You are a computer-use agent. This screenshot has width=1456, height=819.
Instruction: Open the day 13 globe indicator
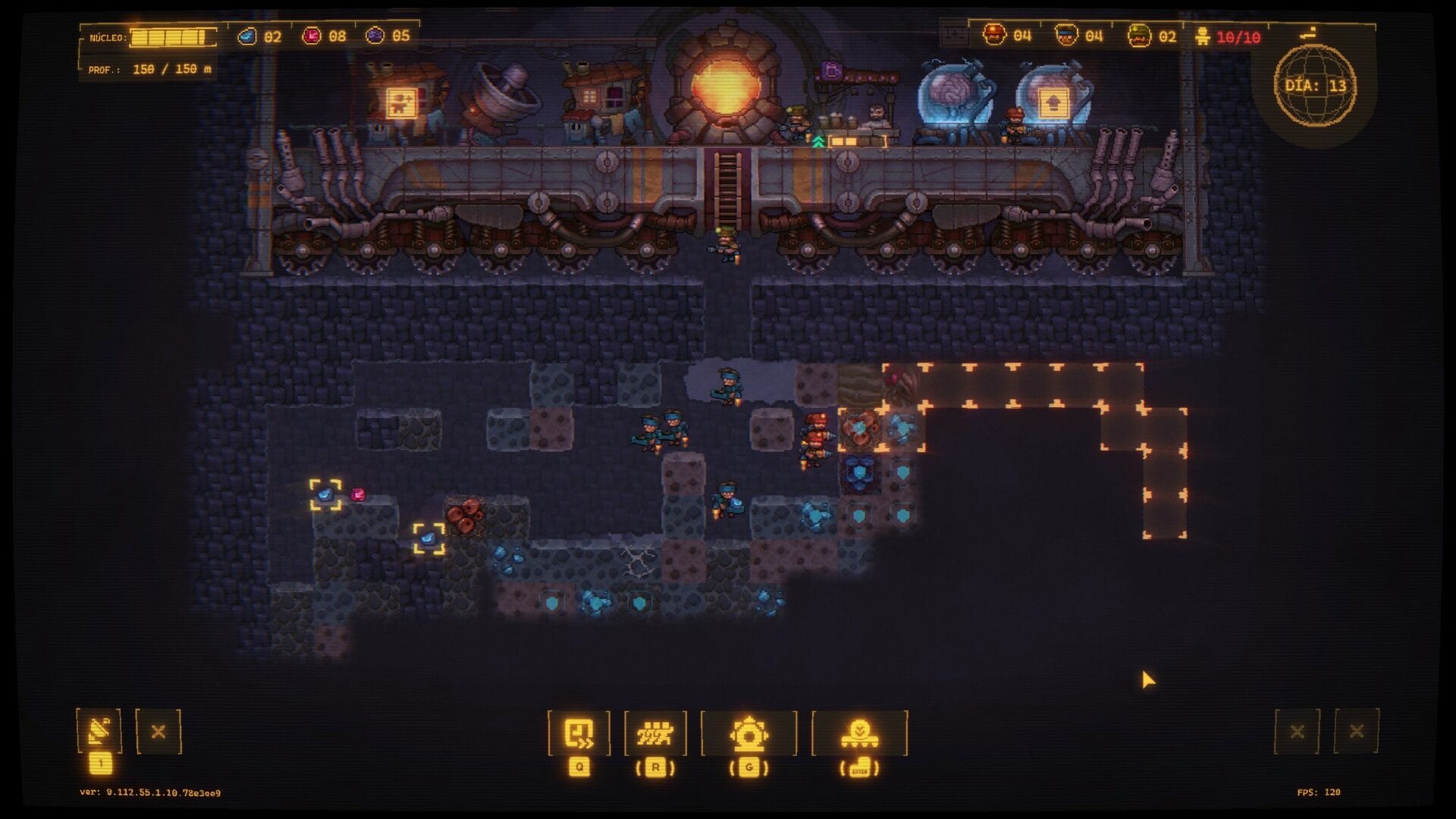coord(1315,85)
